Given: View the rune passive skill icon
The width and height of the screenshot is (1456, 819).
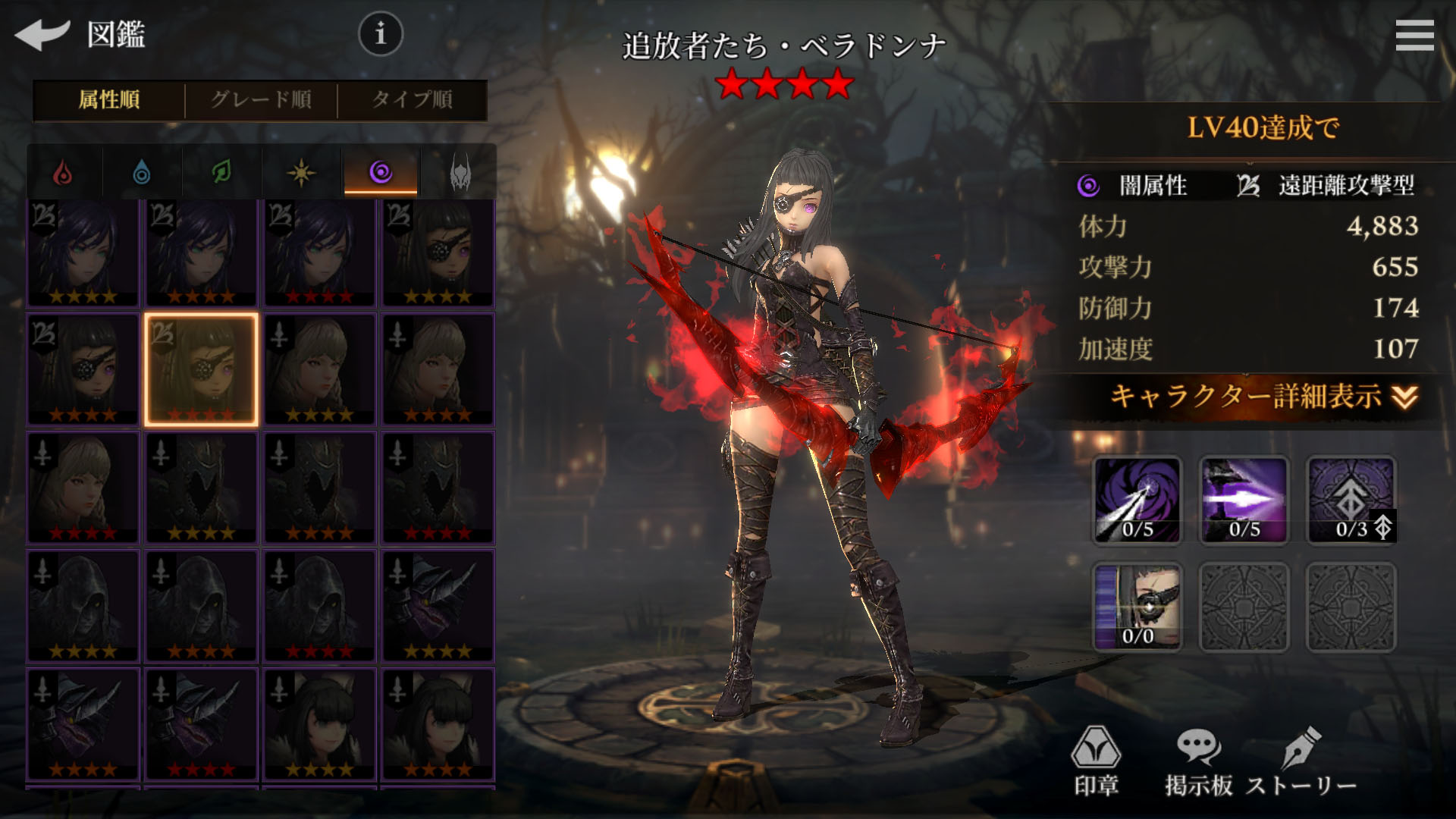Looking at the screenshot, I should (x=1351, y=500).
